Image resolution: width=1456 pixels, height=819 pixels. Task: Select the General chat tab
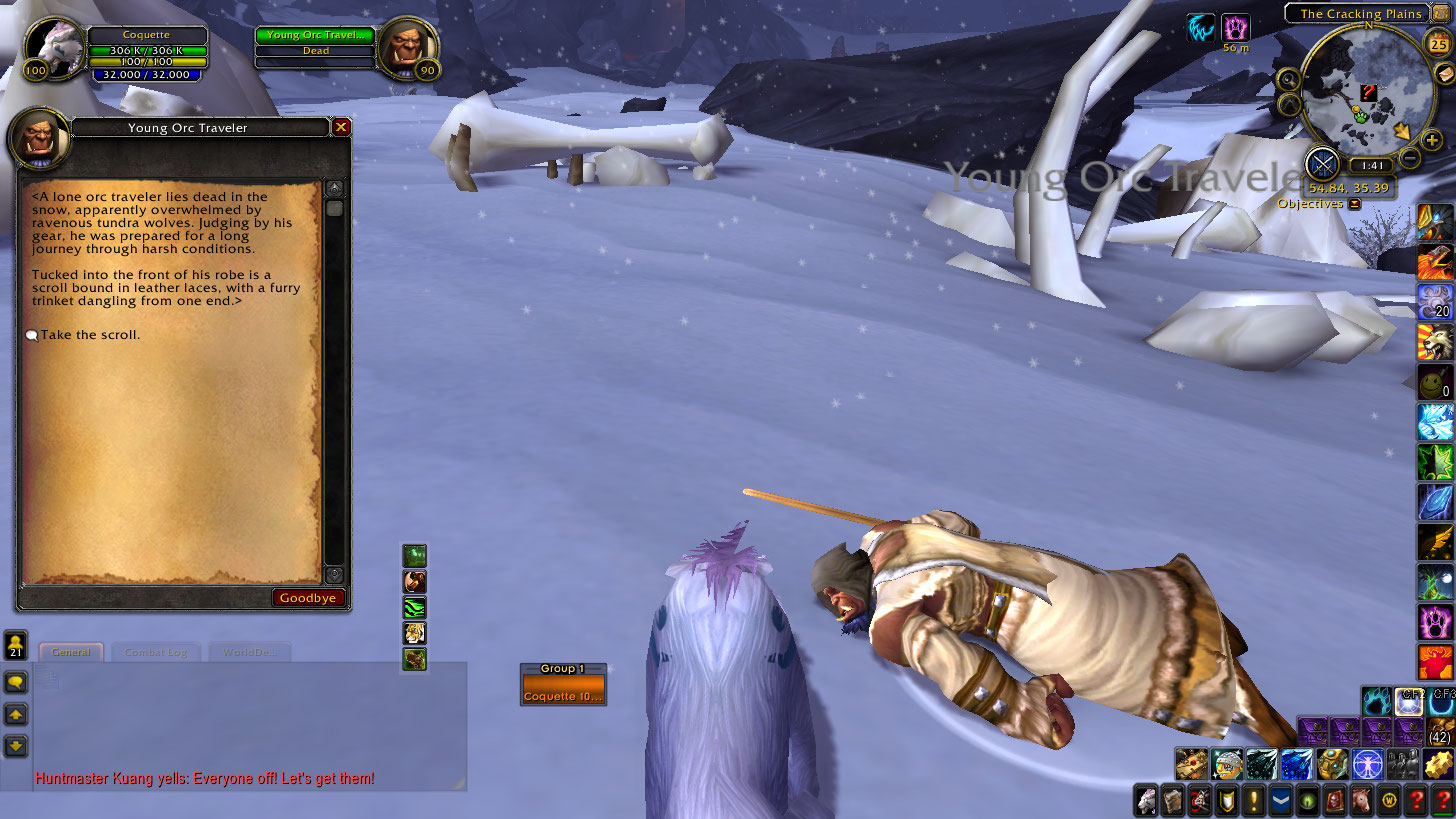pos(71,652)
